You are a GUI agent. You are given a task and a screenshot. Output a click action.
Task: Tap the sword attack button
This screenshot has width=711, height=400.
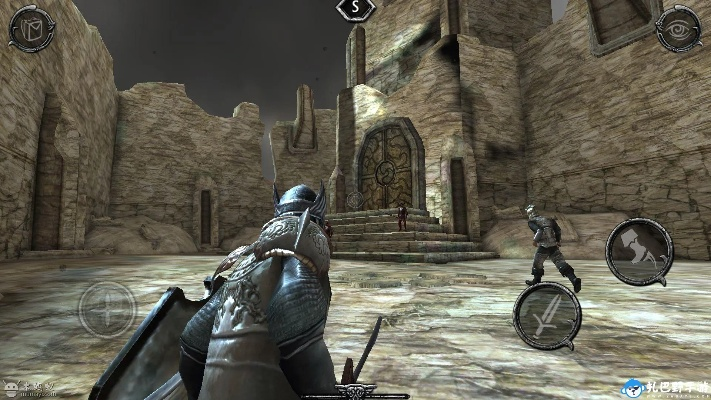point(547,315)
